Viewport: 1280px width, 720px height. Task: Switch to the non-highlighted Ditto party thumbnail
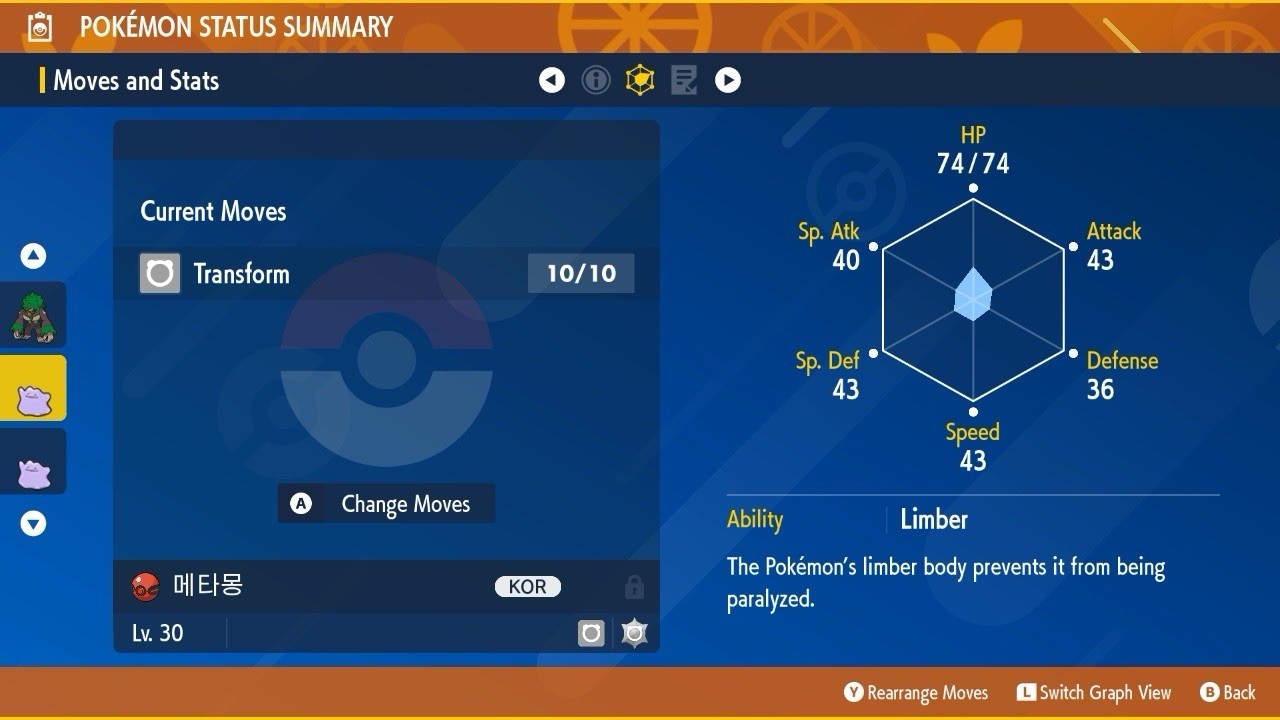point(33,462)
